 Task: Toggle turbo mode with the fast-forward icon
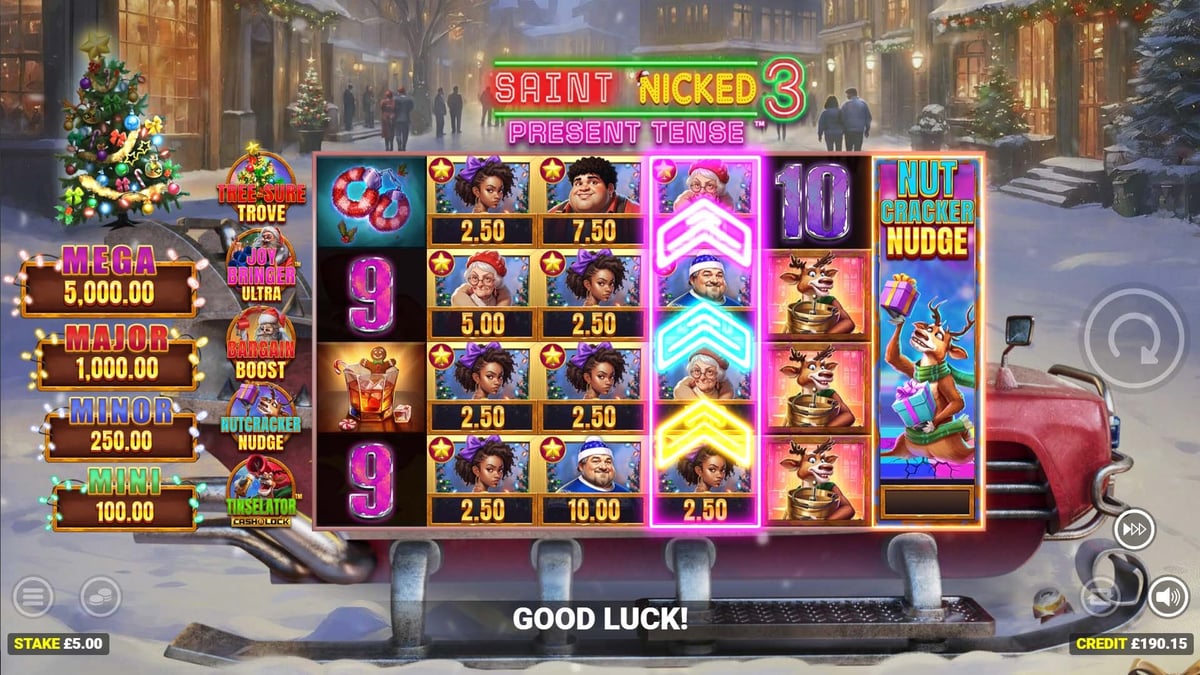[x=1134, y=528]
